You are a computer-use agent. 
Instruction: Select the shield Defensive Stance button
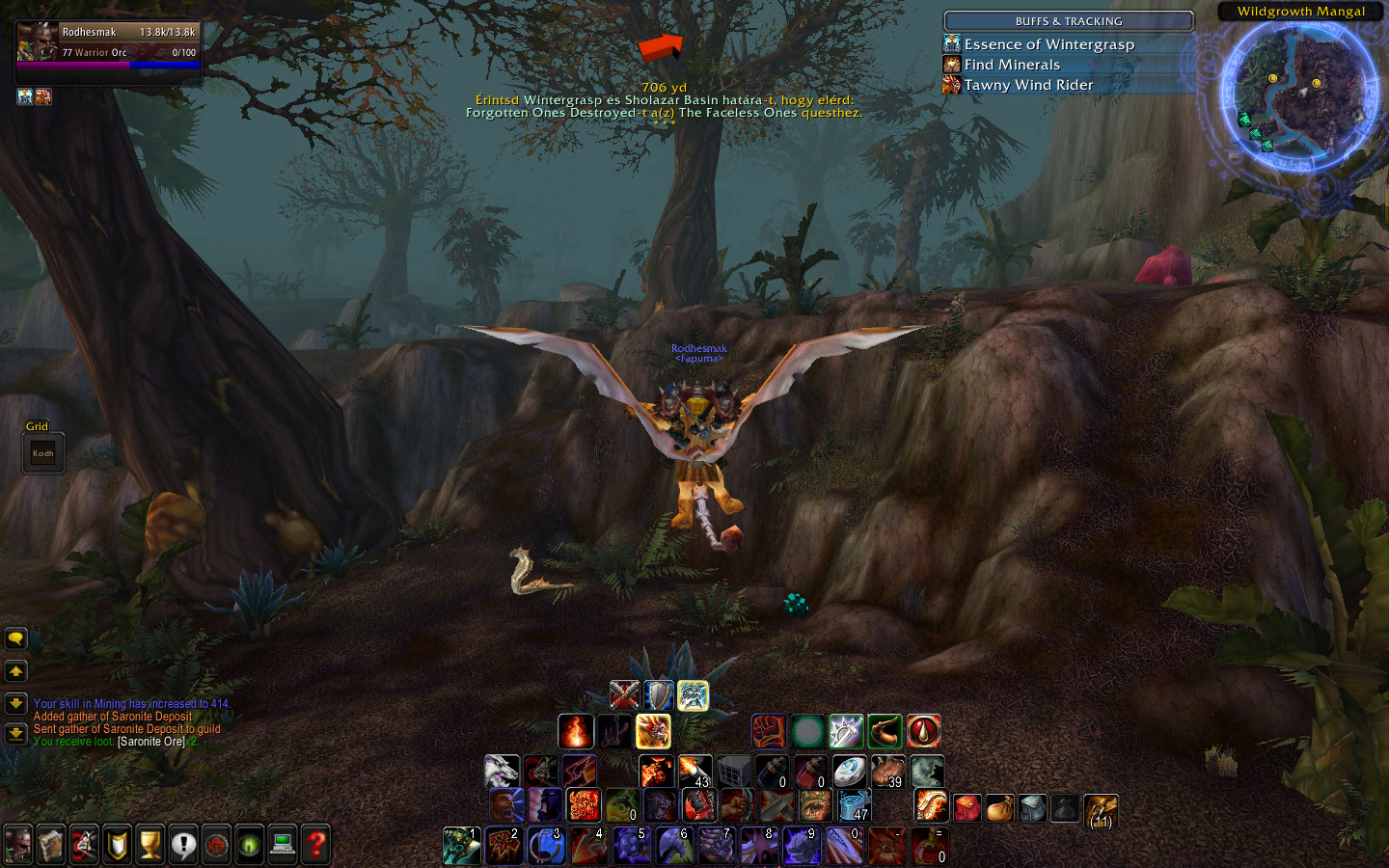(x=659, y=694)
